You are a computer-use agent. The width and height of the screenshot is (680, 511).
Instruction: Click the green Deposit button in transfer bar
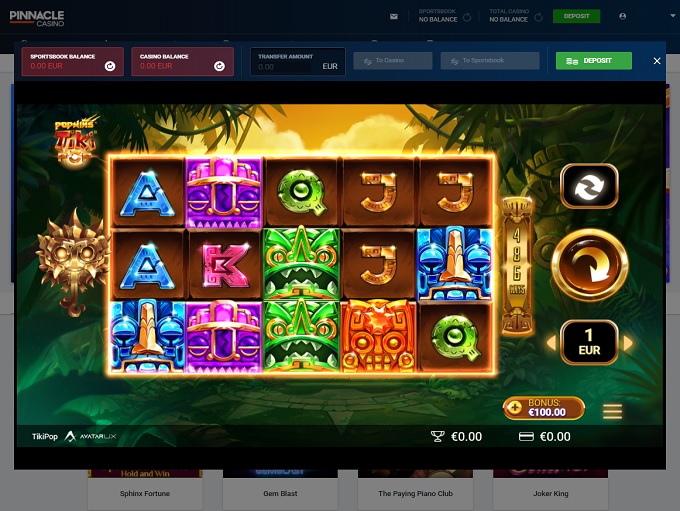pyautogui.click(x=593, y=61)
